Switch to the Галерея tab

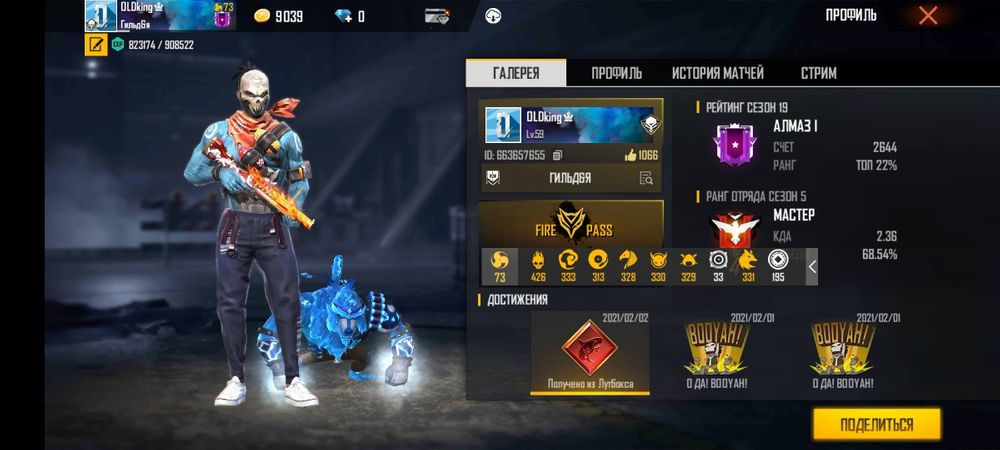coord(516,73)
